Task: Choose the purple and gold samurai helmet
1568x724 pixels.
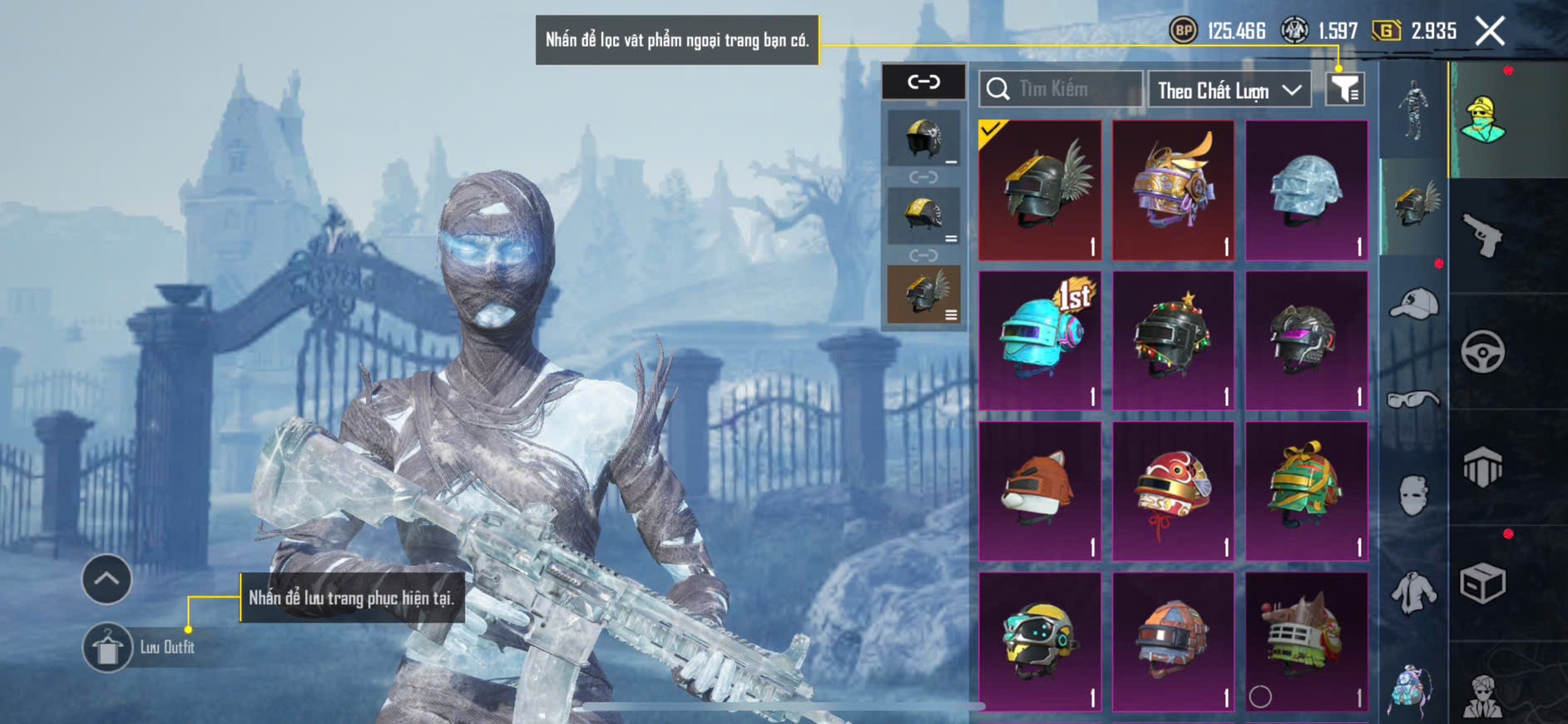Action: pyautogui.click(x=1173, y=190)
